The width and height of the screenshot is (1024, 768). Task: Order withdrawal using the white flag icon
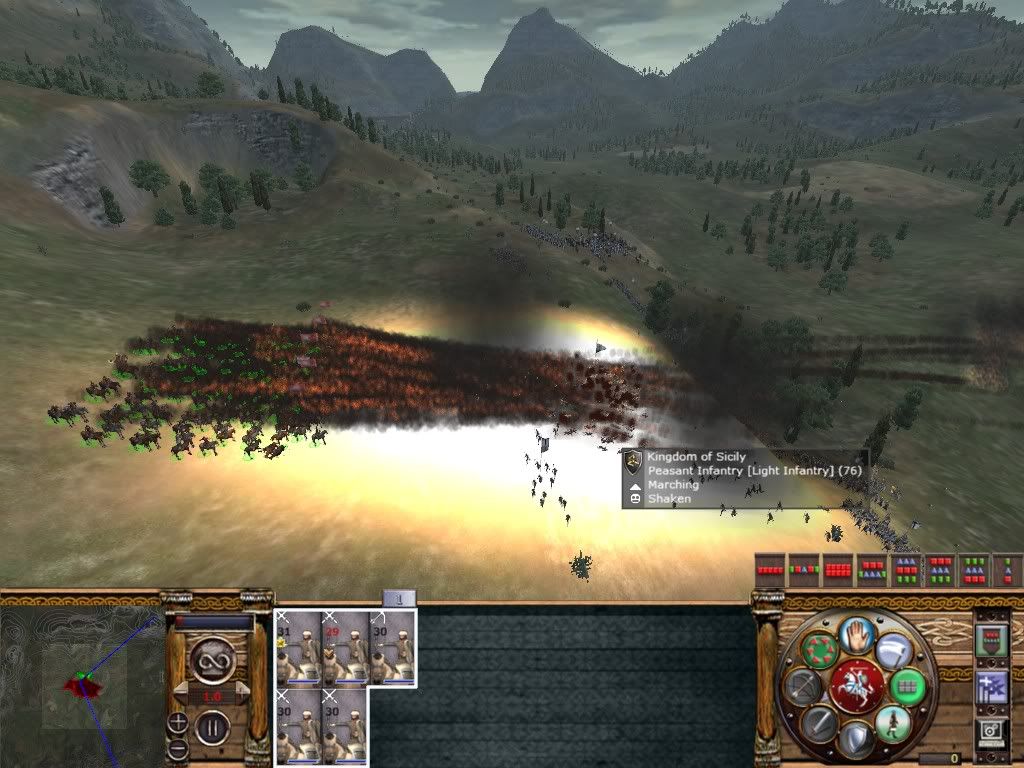(x=893, y=651)
